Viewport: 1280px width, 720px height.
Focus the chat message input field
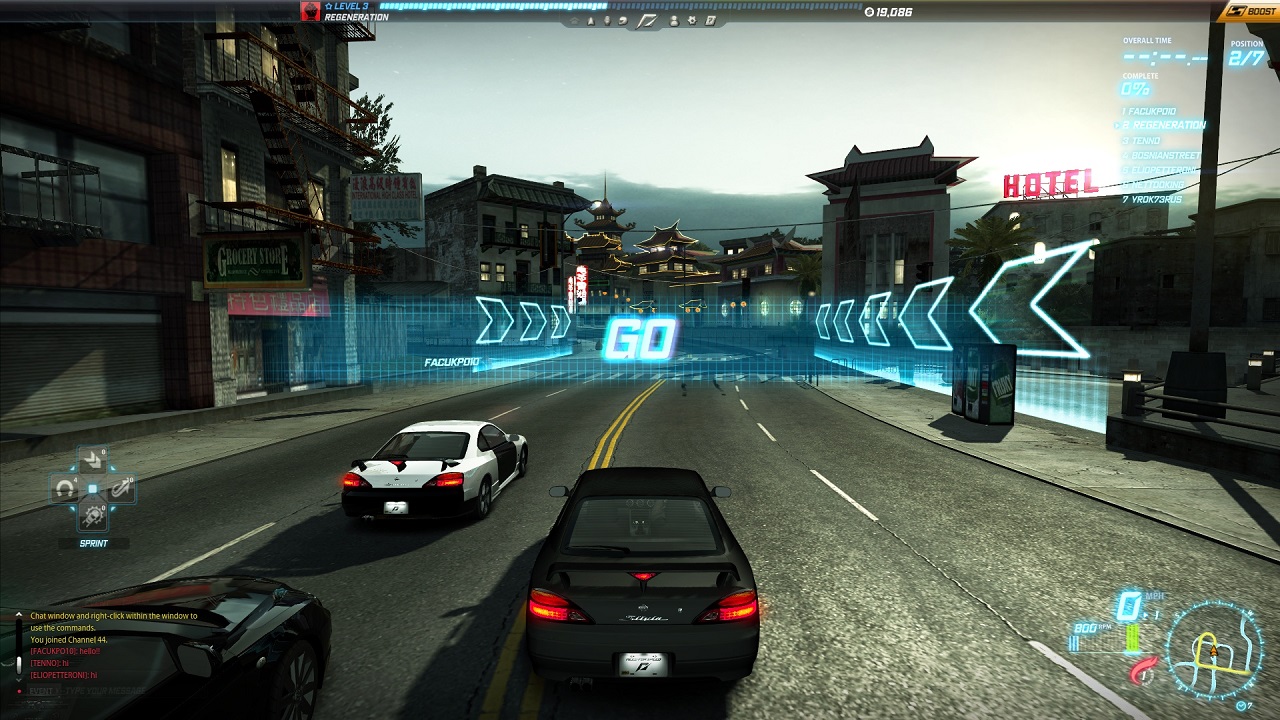pos(110,691)
